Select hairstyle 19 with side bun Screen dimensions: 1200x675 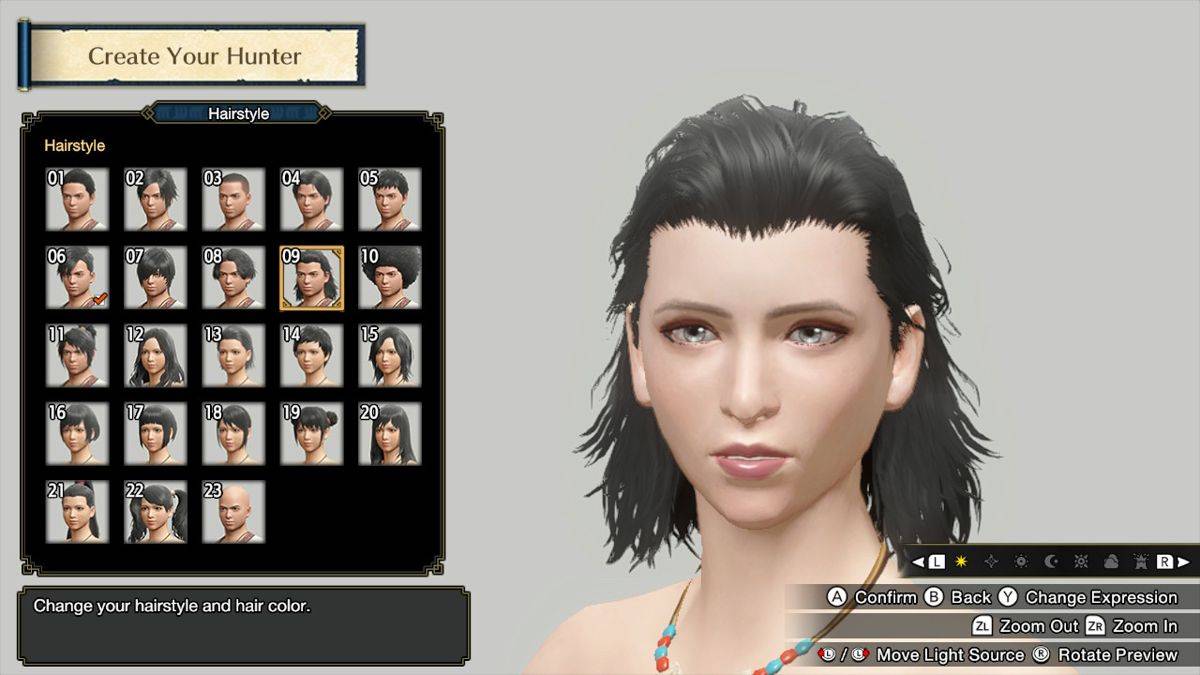point(311,433)
